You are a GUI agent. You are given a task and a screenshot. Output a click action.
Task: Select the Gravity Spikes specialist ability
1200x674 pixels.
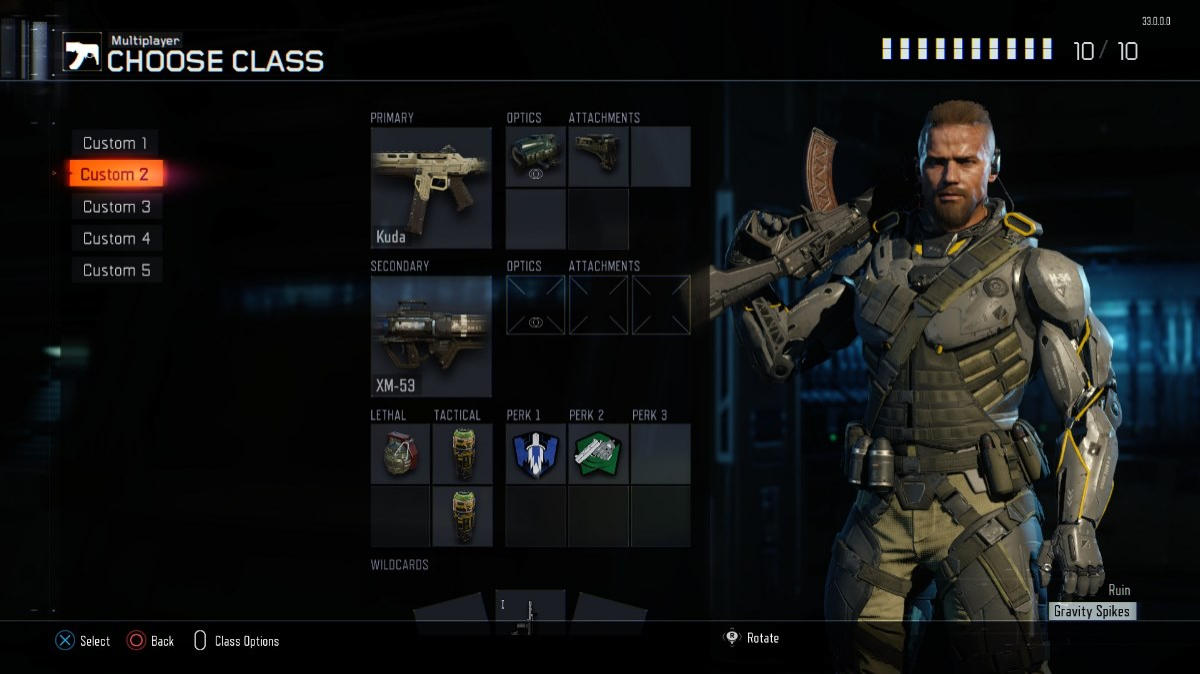(x=1093, y=611)
